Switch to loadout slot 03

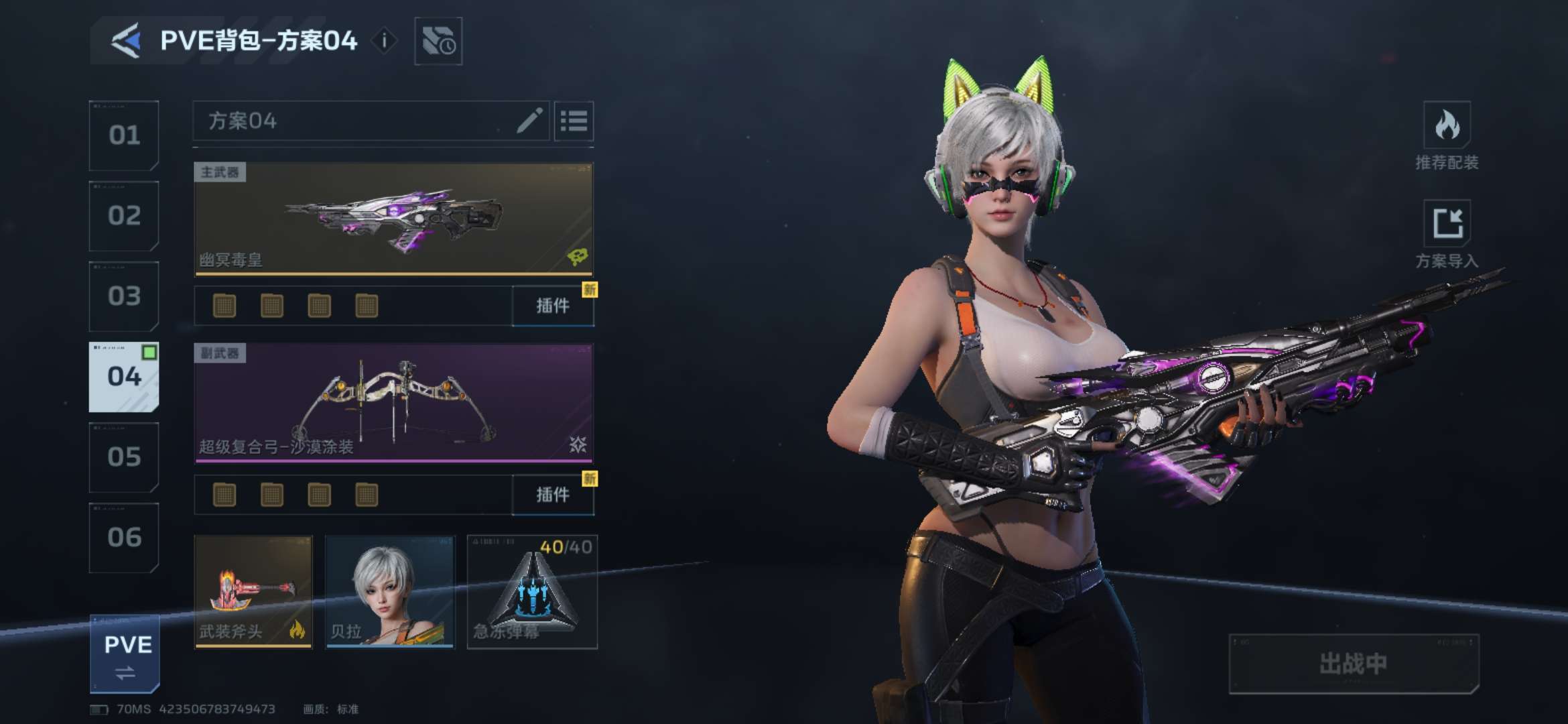[124, 296]
